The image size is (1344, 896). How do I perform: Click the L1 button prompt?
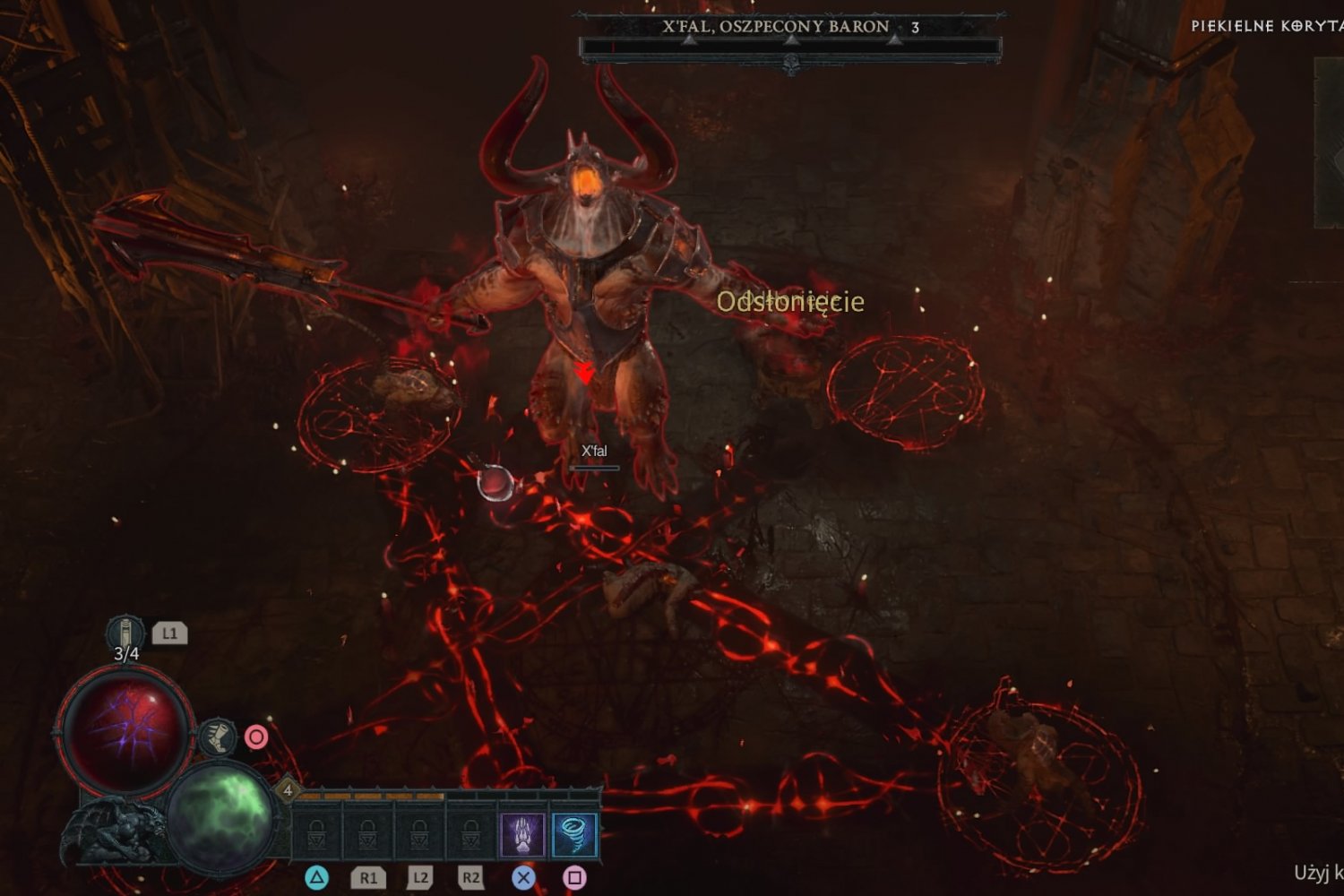(170, 632)
